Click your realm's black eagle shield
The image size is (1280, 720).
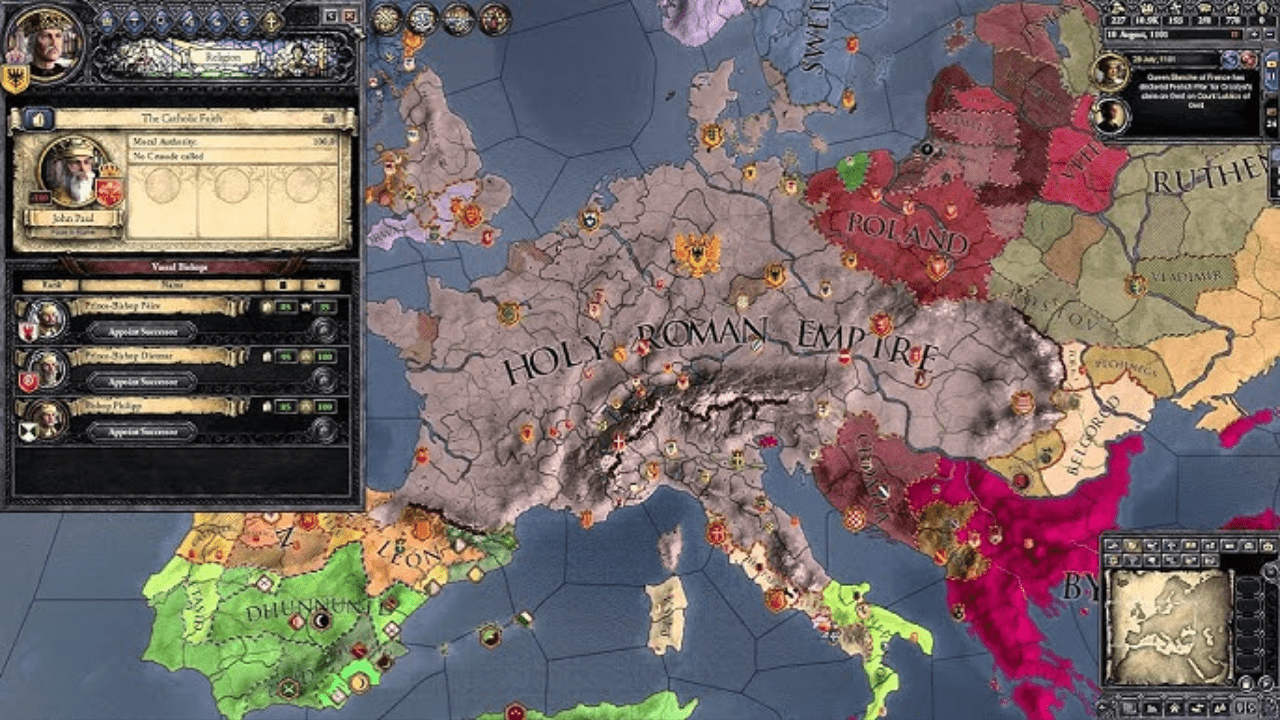coord(15,80)
